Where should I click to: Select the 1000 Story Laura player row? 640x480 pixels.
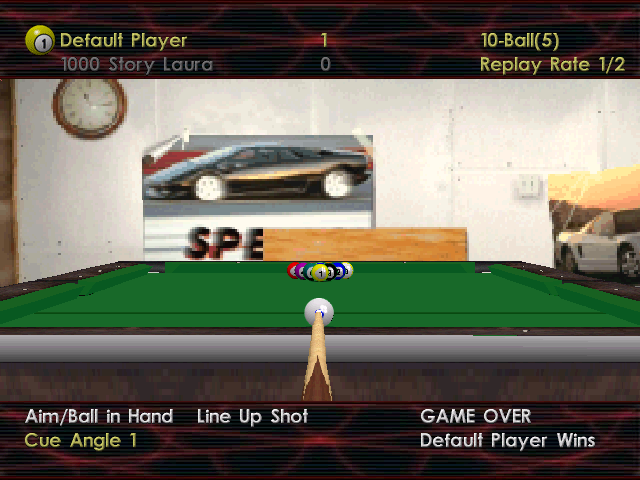pyautogui.click(x=136, y=65)
